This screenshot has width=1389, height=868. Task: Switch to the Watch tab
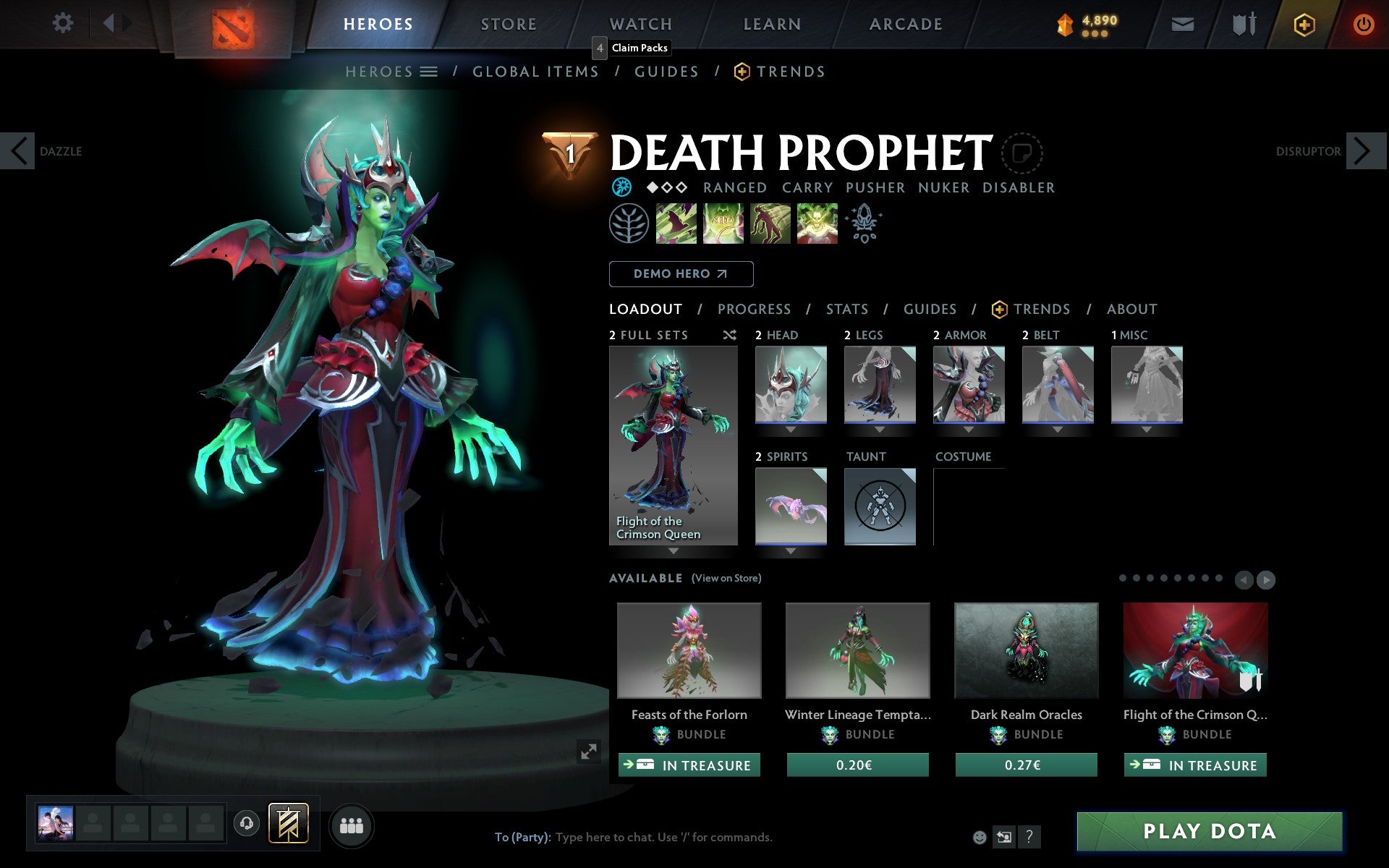point(641,24)
